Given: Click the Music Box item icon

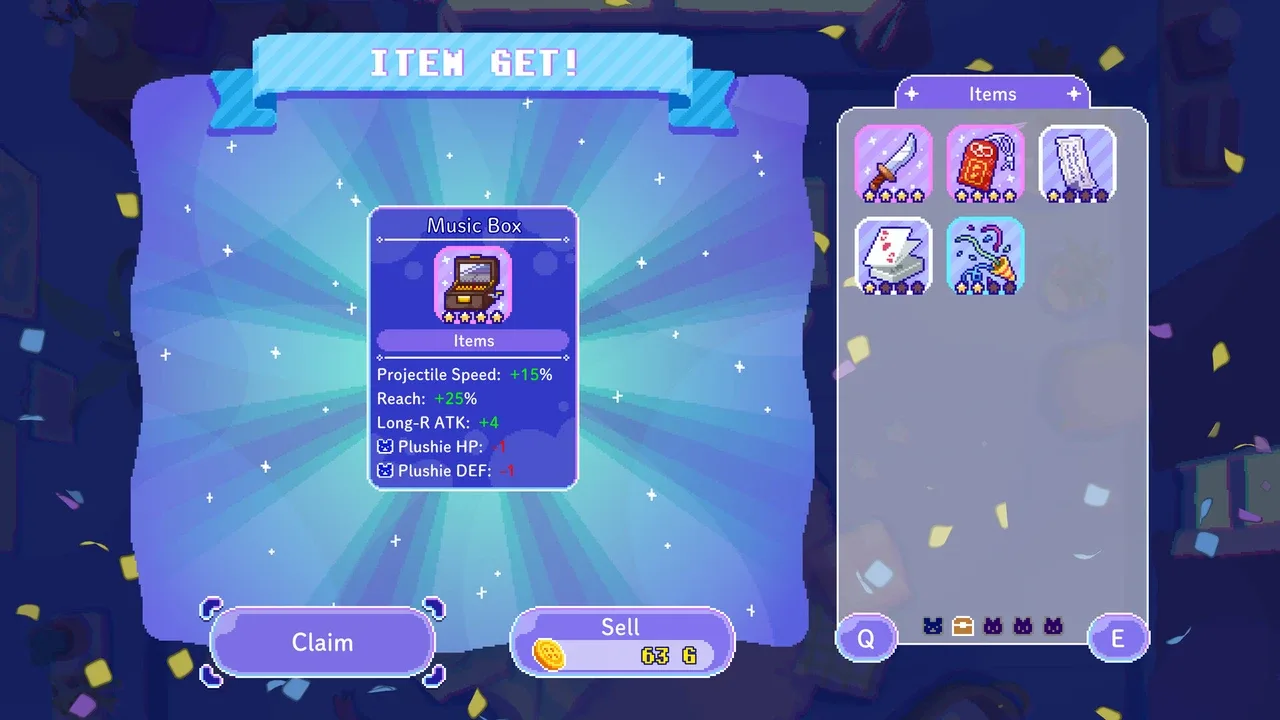Looking at the screenshot, I should click(473, 285).
